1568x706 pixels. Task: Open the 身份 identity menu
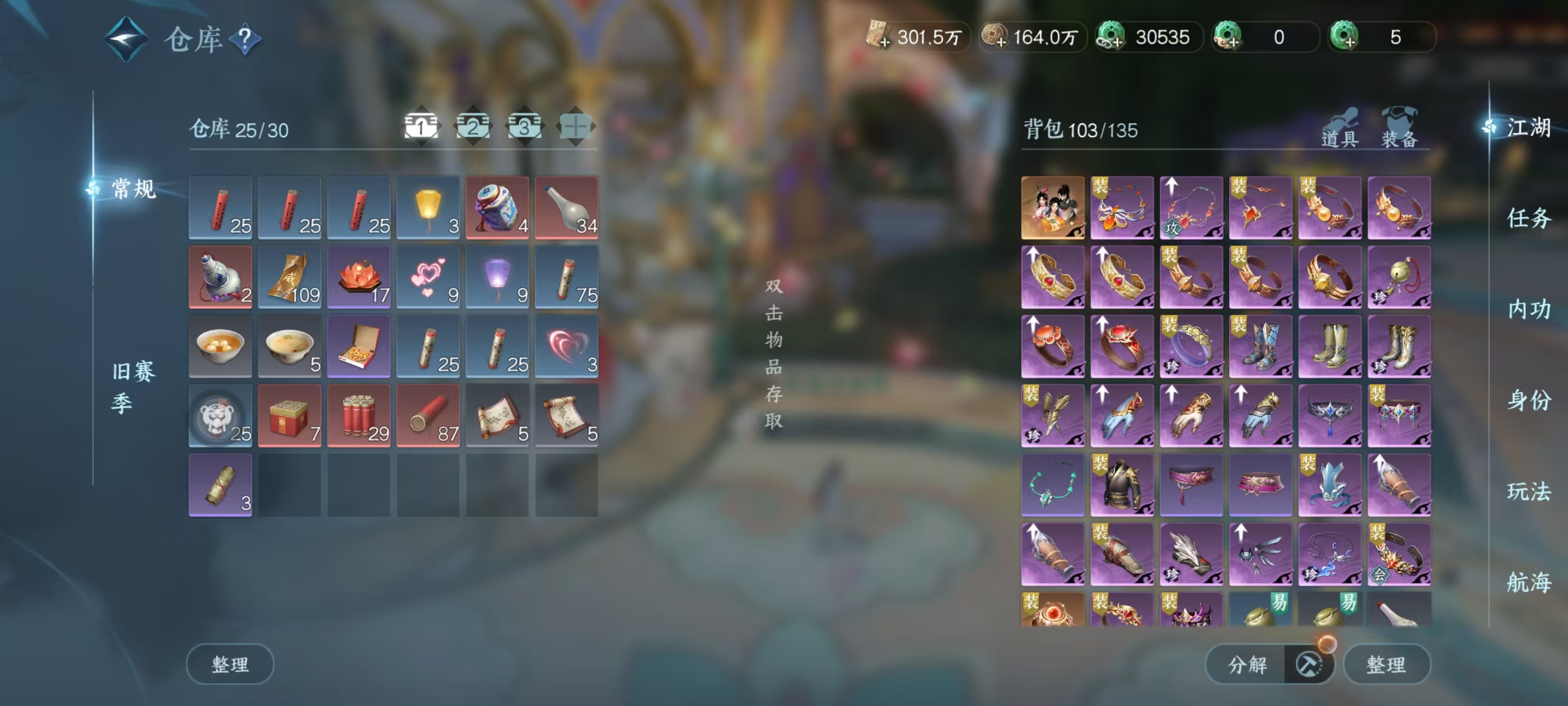pos(1528,400)
